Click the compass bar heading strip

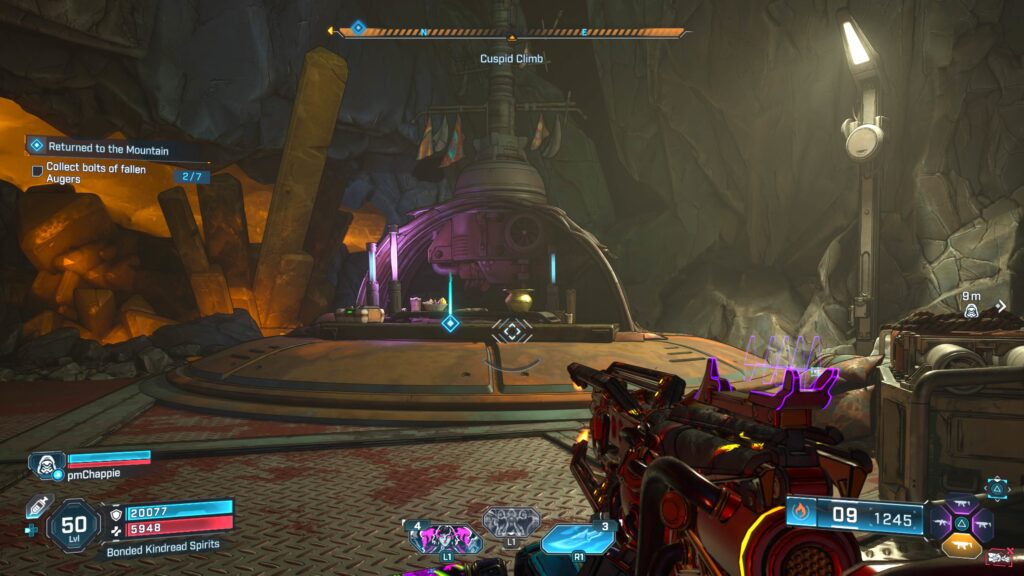pyautogui.click(x=512, y=32)
